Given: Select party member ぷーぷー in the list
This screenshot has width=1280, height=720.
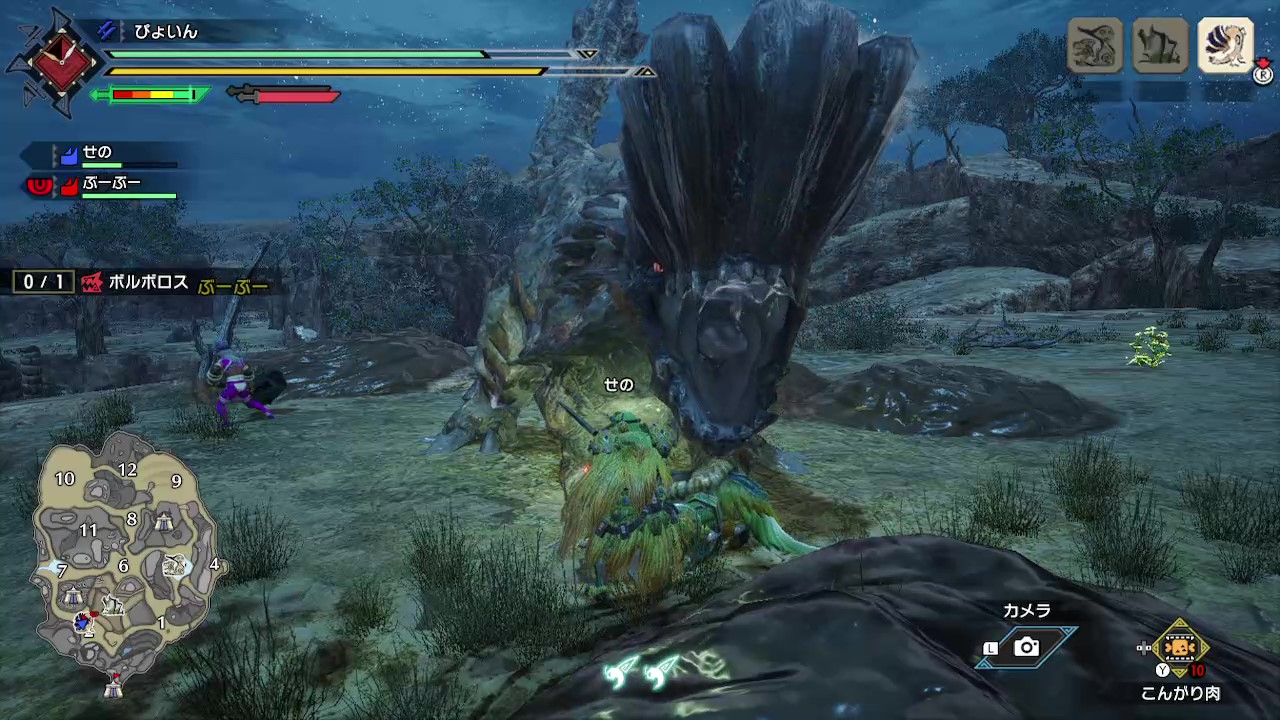Looking at the screenshot, I should (x=111, y=184).
